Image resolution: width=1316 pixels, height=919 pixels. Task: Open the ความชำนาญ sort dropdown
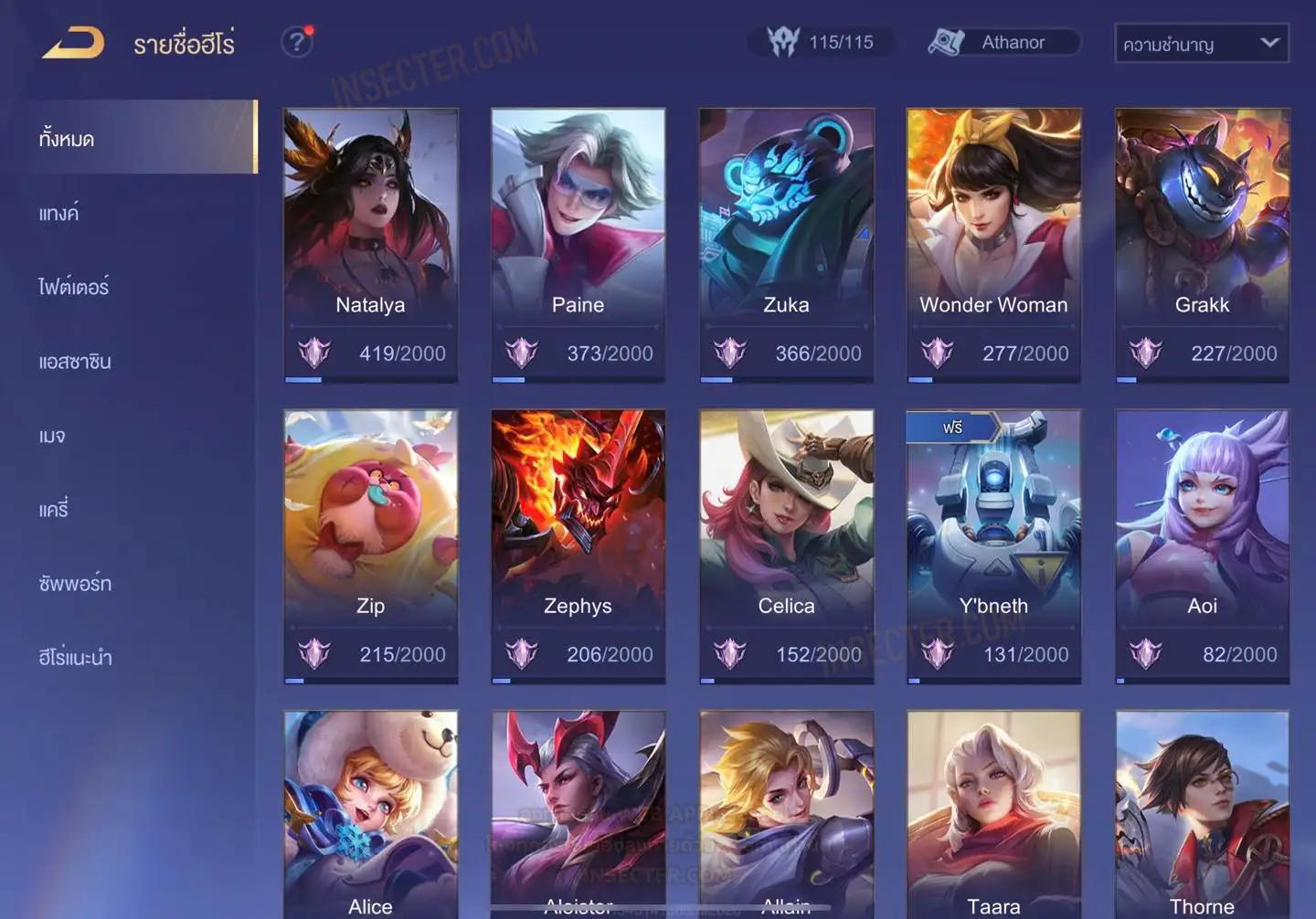(x=1201, y=43)
